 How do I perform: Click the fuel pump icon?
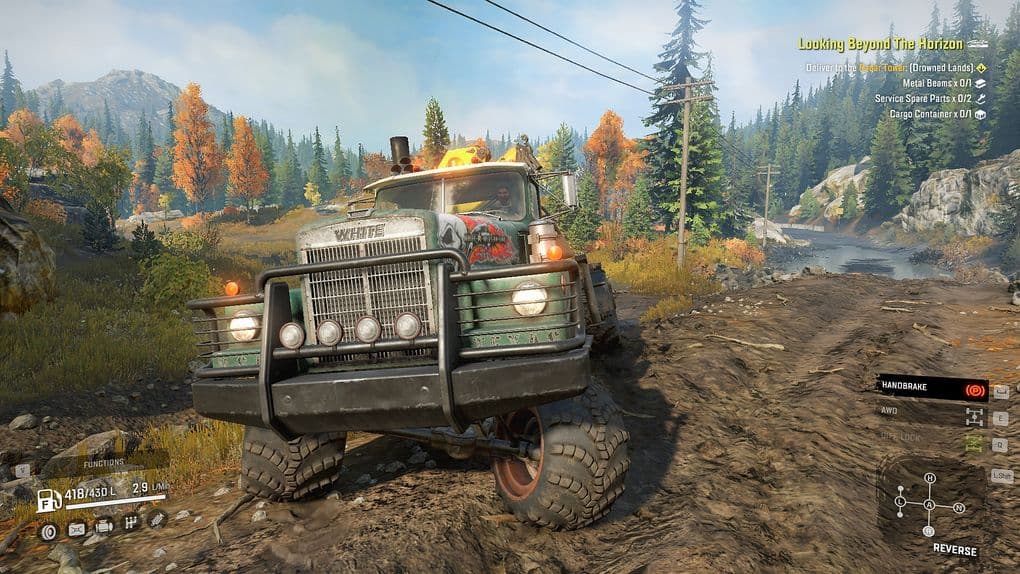[46, 500]
